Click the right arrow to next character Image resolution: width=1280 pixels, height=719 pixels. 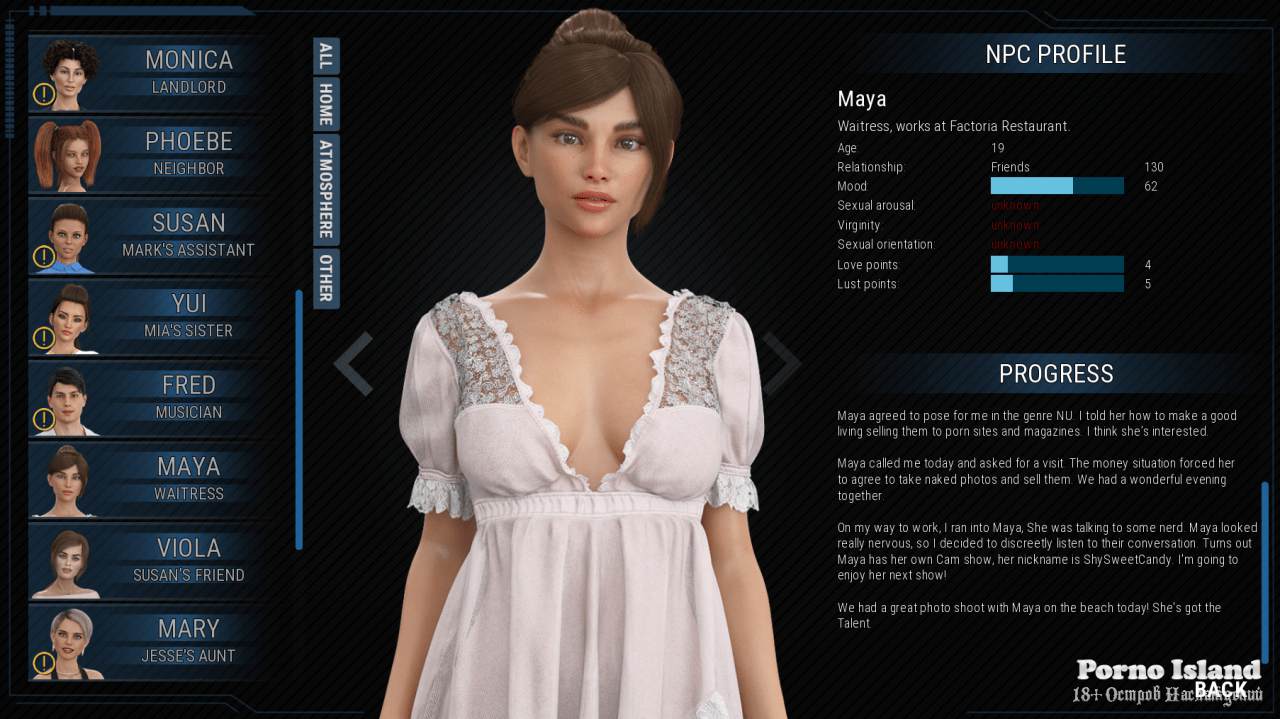point(781,364)
